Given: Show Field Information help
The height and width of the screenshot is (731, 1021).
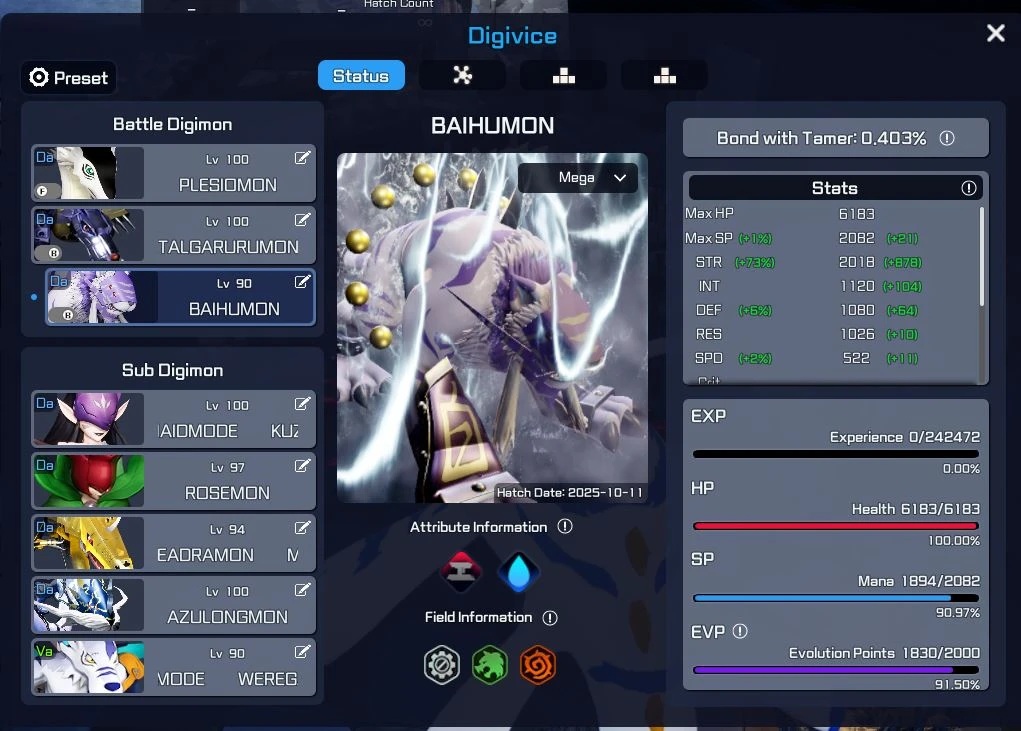Looking at the screenshot, I should (x=550, y=618).
